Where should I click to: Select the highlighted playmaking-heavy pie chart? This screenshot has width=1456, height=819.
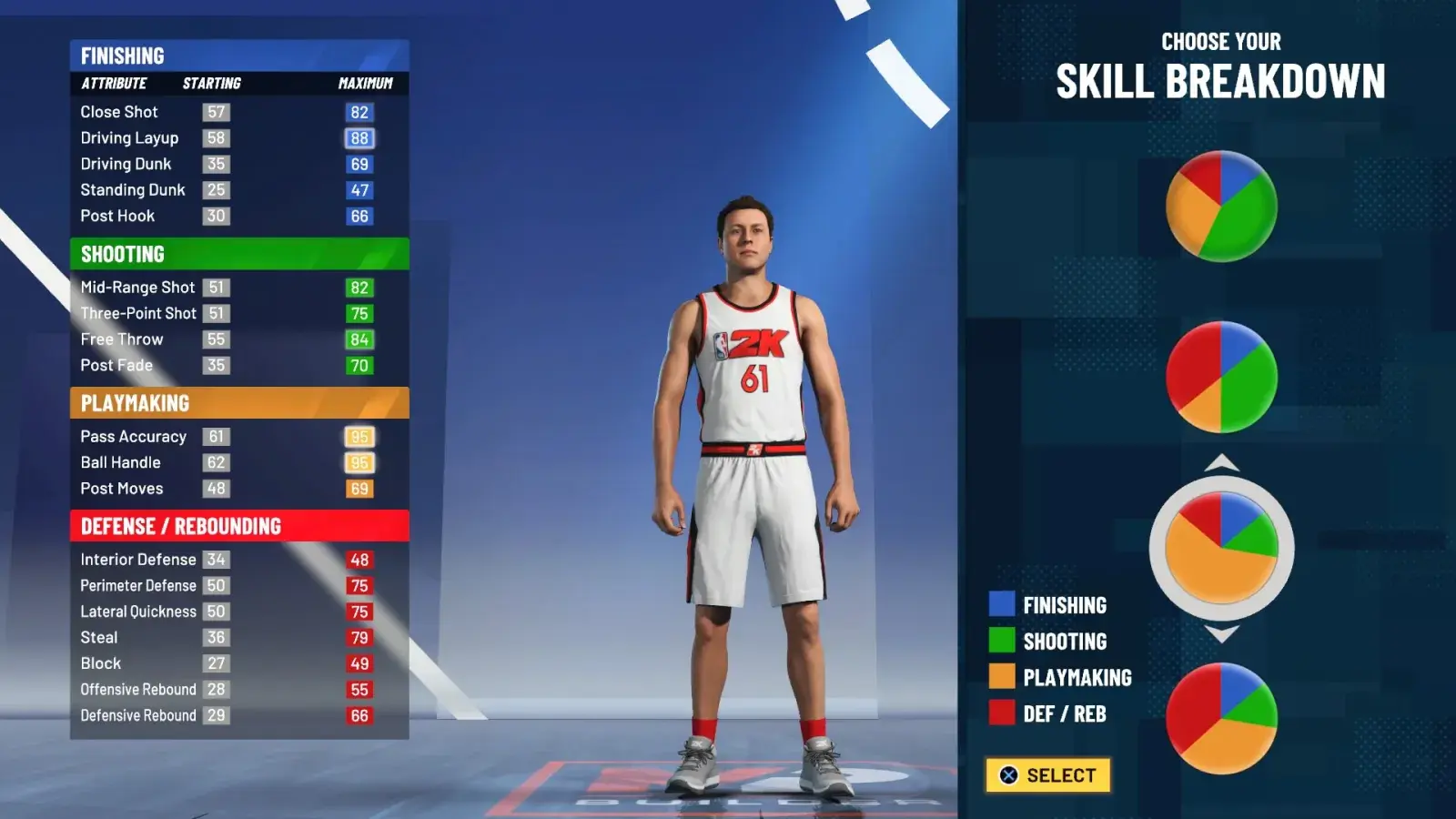pos(1221,548)
